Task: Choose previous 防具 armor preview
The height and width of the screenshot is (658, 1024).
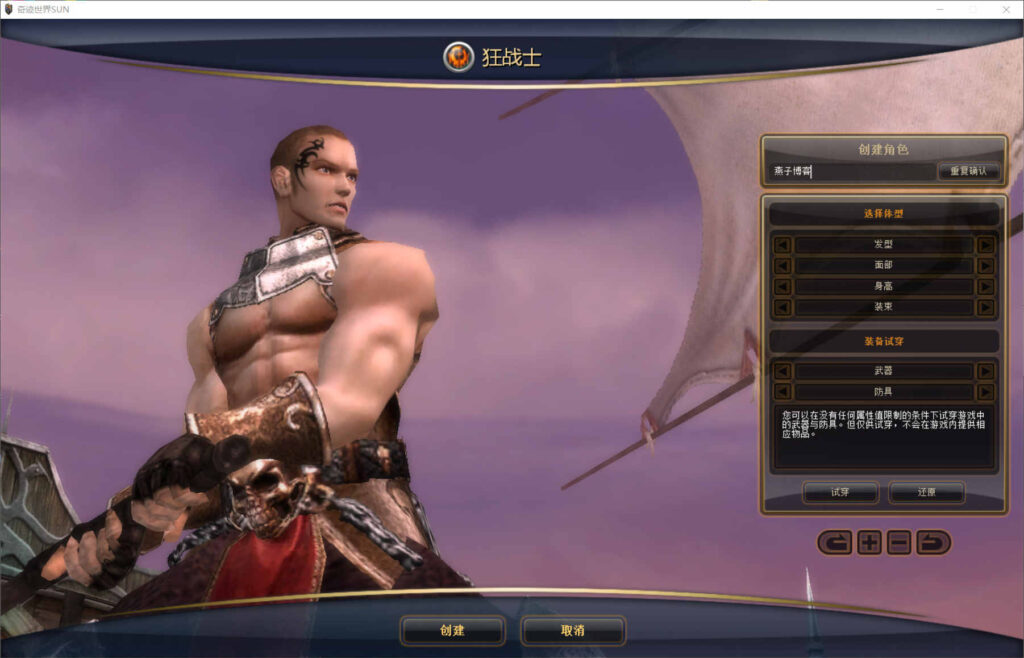Action: (783, 392)
